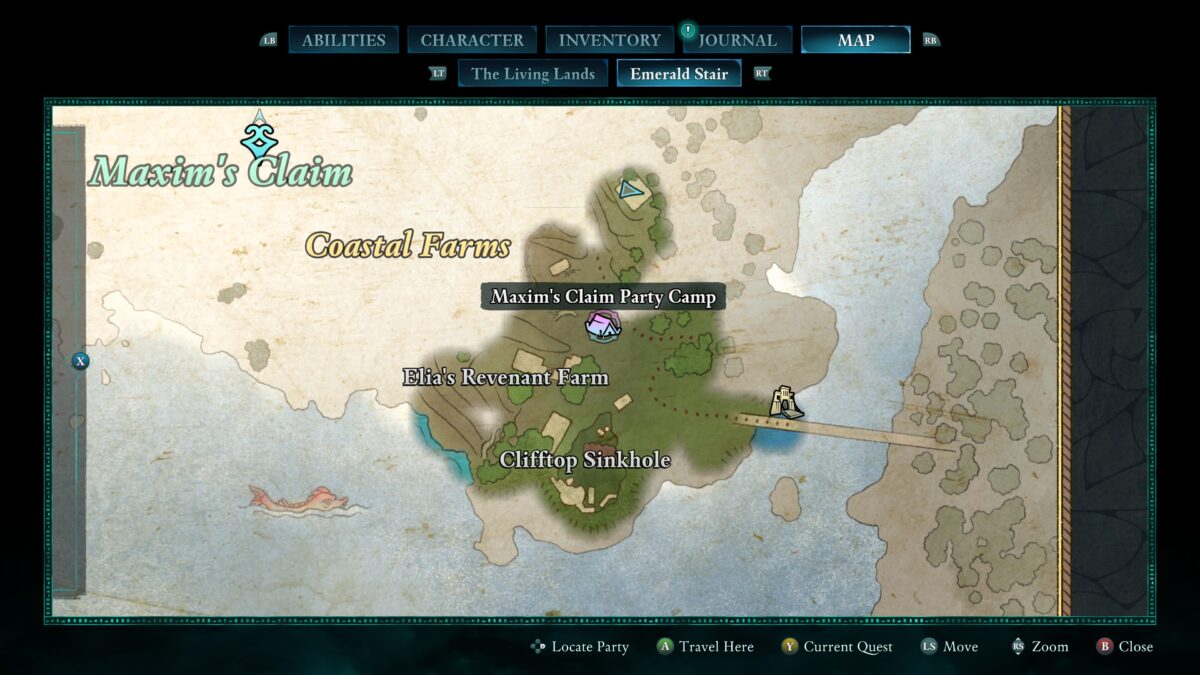
Task: Show the Current Quest on map
Action: coord(837,646)
